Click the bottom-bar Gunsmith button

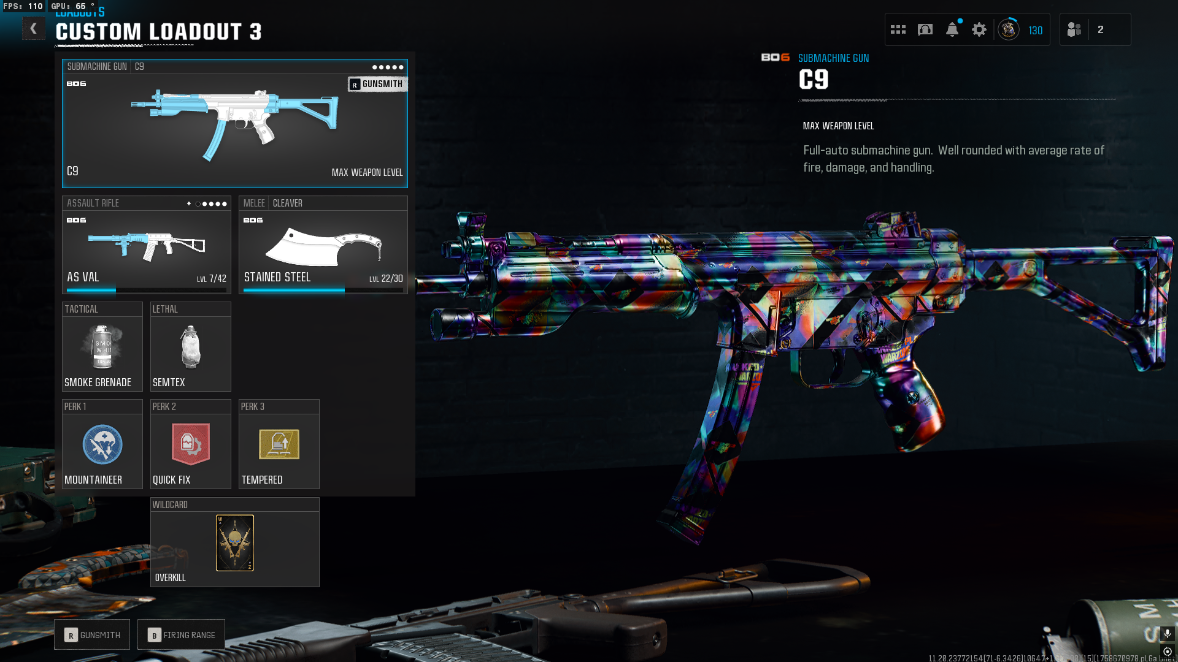coord(92,634)
